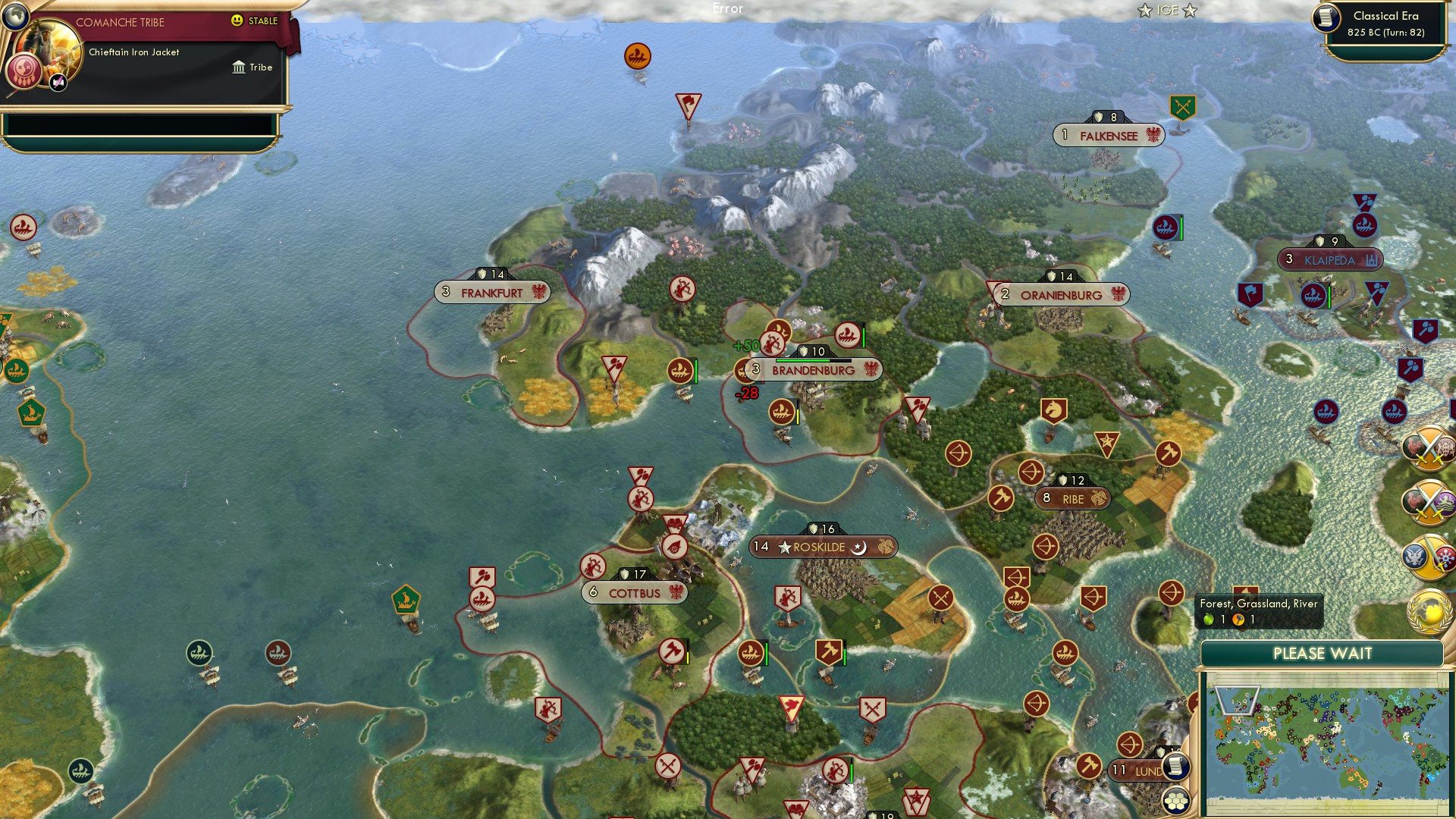
Task: Open the Cottbus city banner
Action: click(x=634, y=592)
